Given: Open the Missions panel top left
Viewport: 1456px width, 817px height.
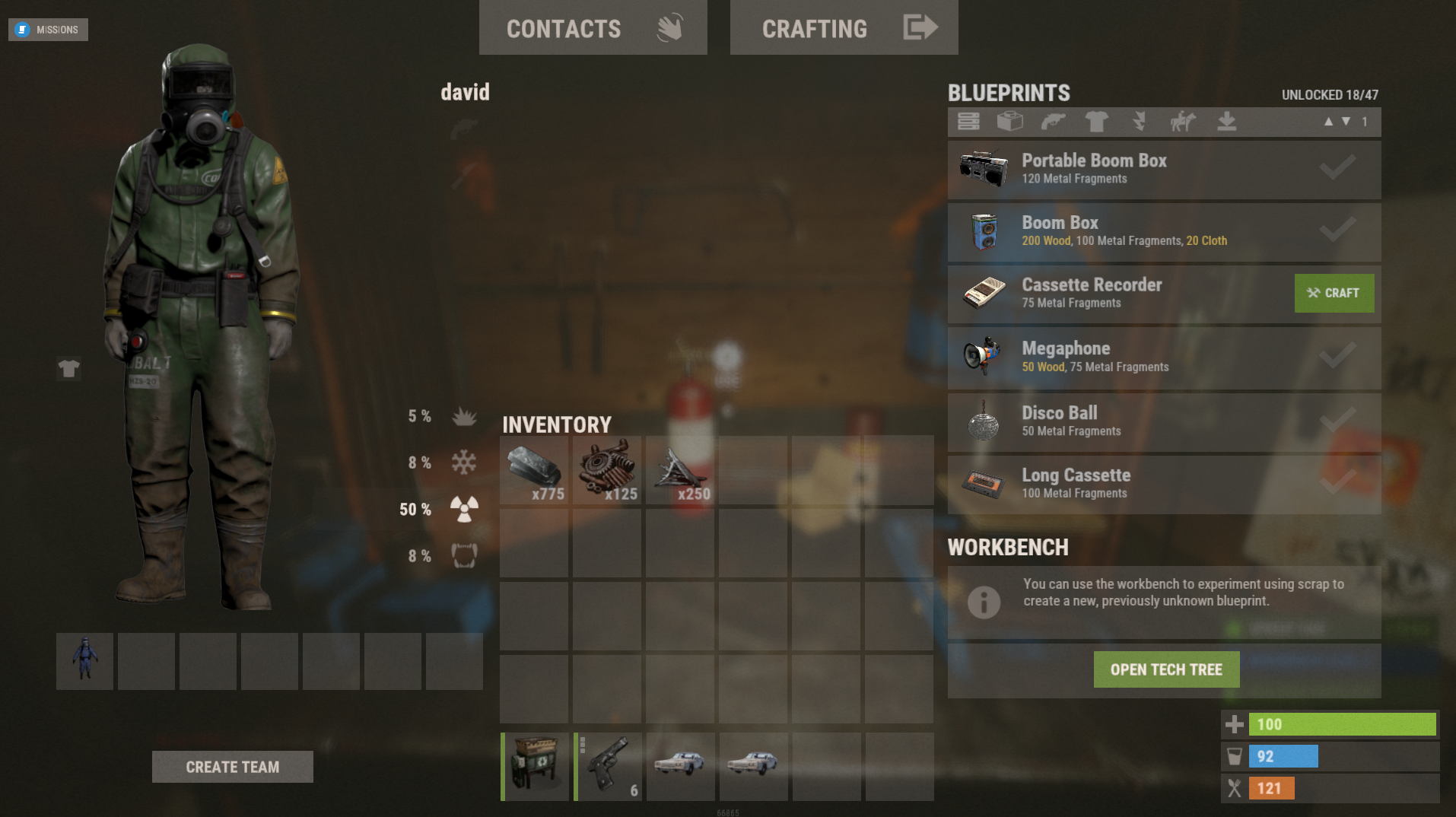Looking at the screenshot, I should [48, 30].
